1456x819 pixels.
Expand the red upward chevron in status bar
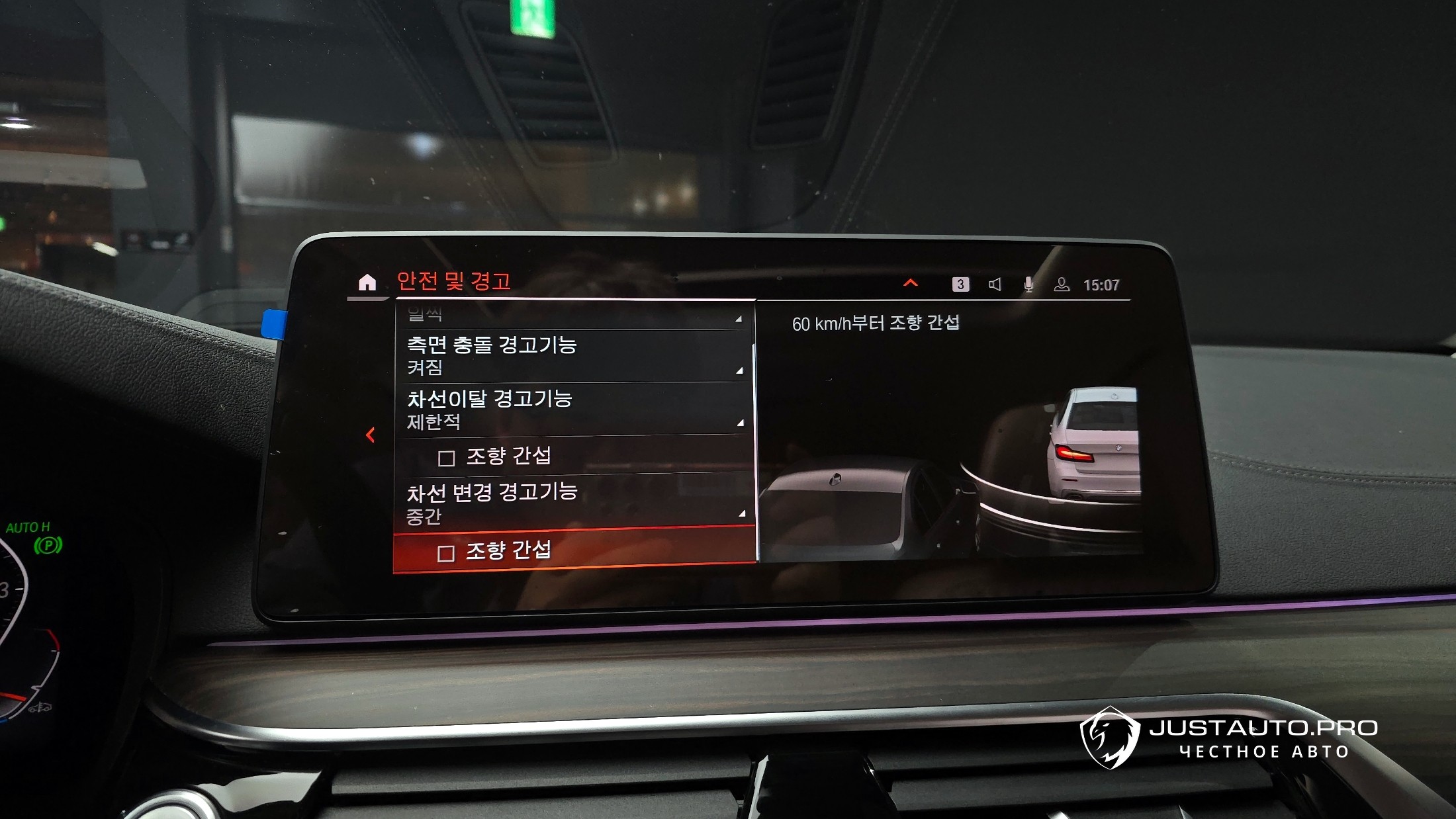pyautogui.click(x=911, y=283)
